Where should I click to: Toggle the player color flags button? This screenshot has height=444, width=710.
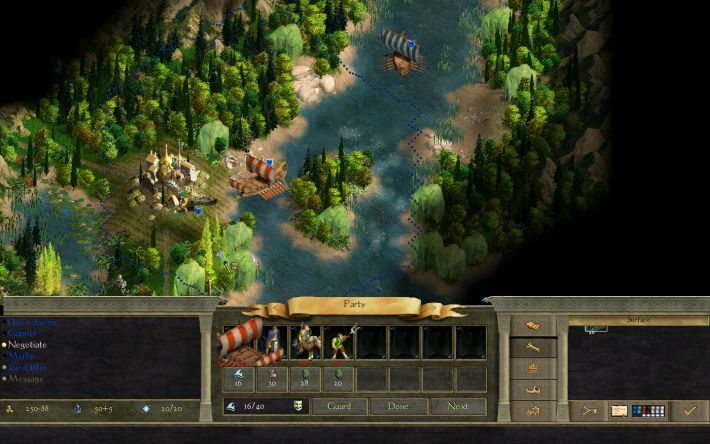point(650,410)
